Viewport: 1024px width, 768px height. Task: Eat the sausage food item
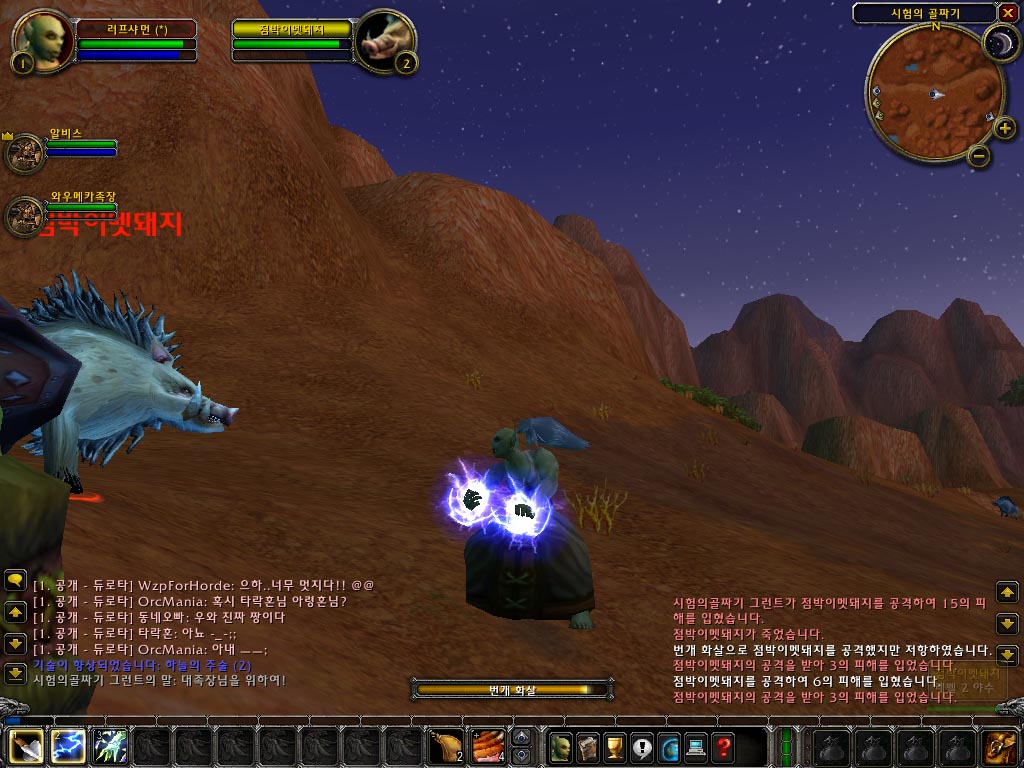point(487,747)
